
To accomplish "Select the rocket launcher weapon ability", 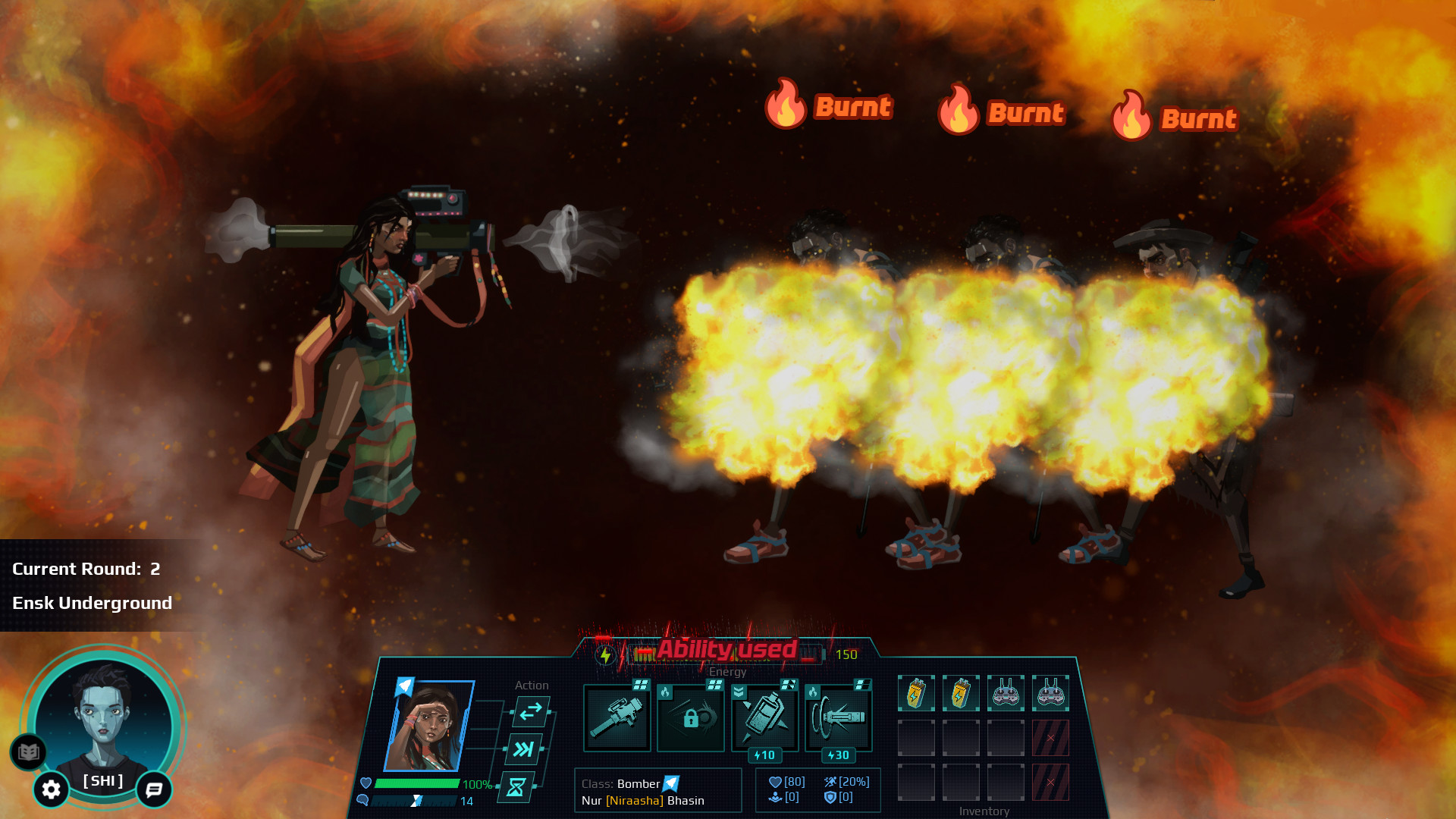I will pos(617,715).
